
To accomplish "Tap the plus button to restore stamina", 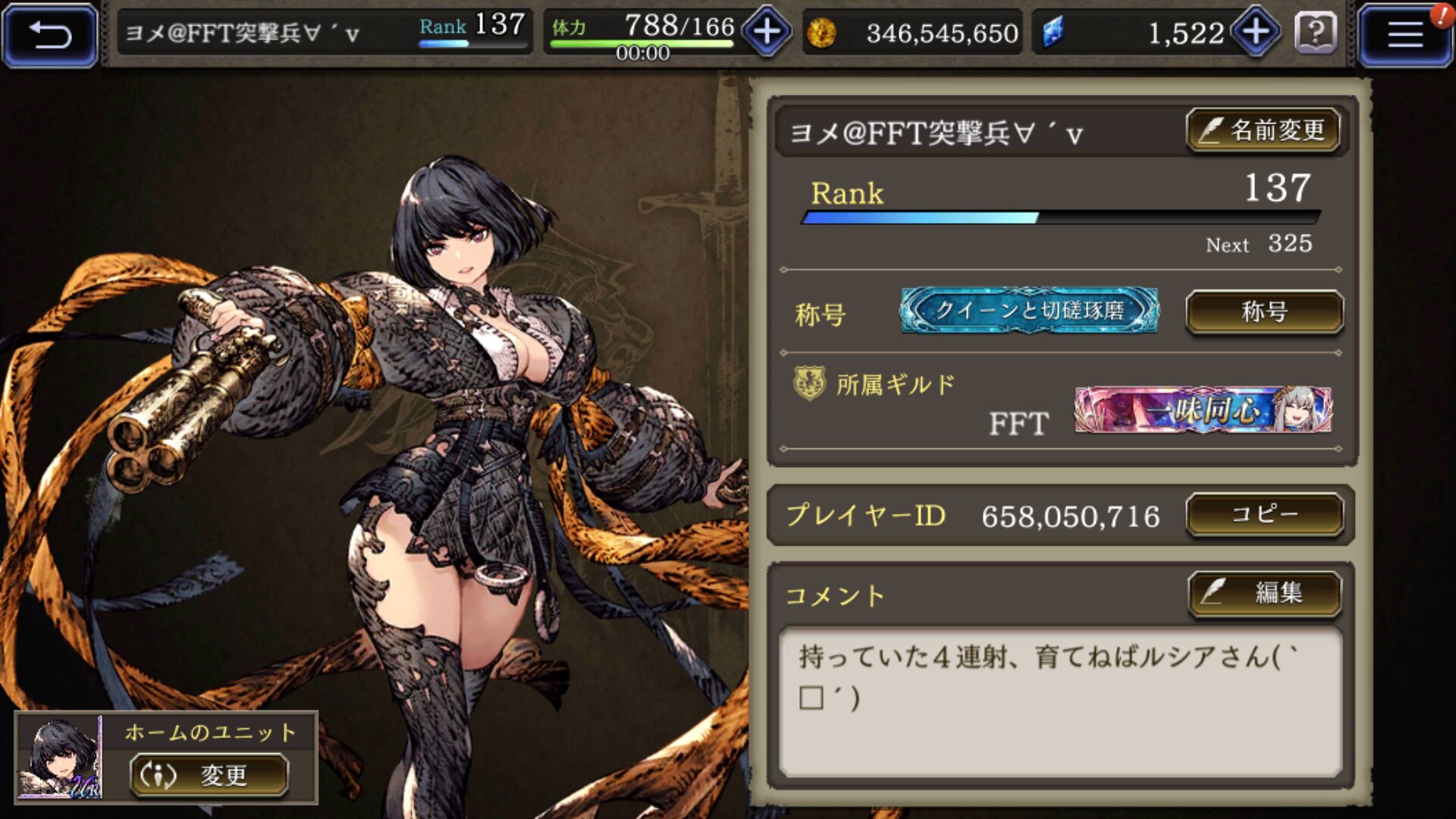I will 767,32.
